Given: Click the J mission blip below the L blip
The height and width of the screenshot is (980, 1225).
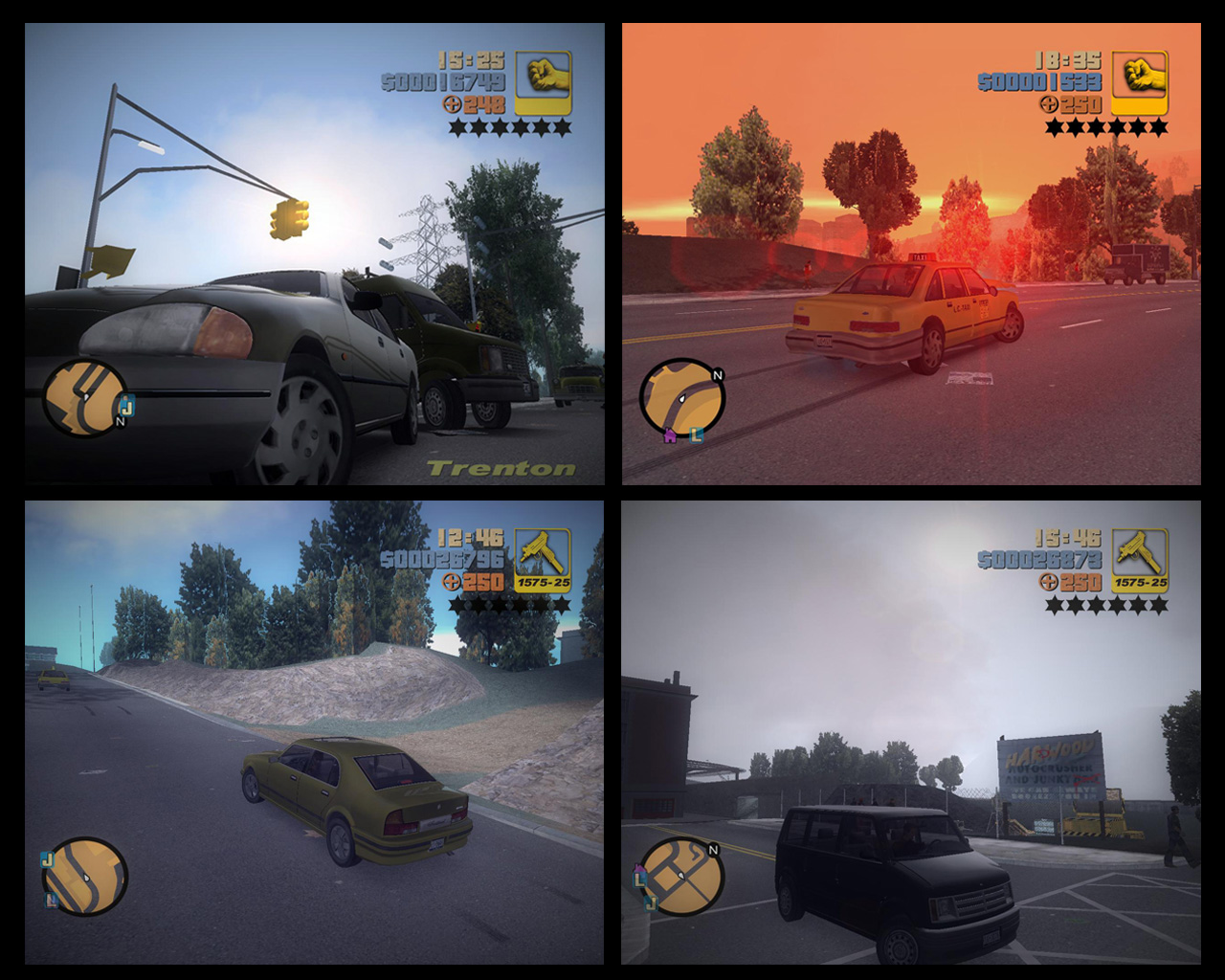Looking at the screenshot, I should pos(652,902).
